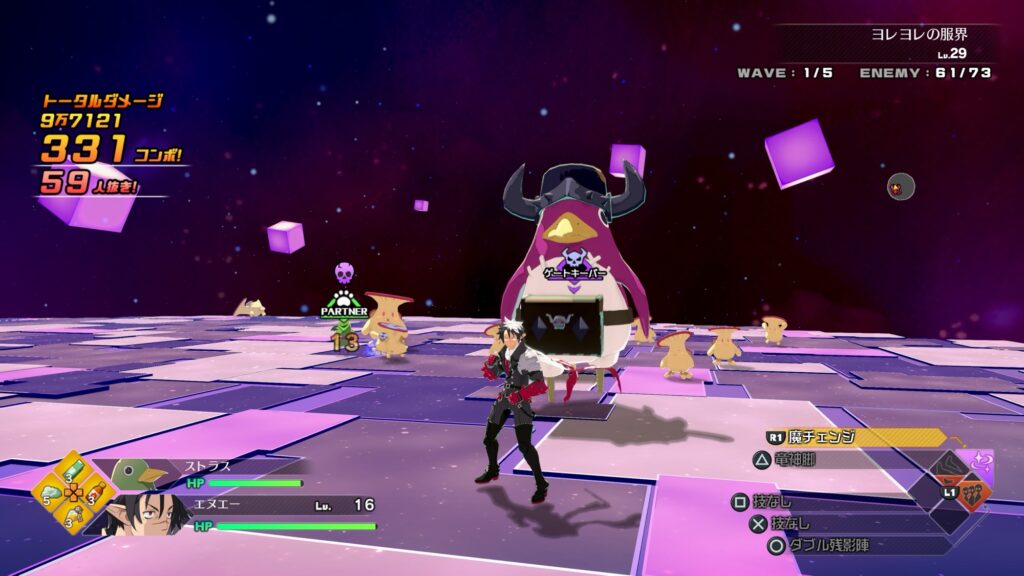
Task: Activate the ダブル残影陣 skill
Action: [x=830, y=546]
